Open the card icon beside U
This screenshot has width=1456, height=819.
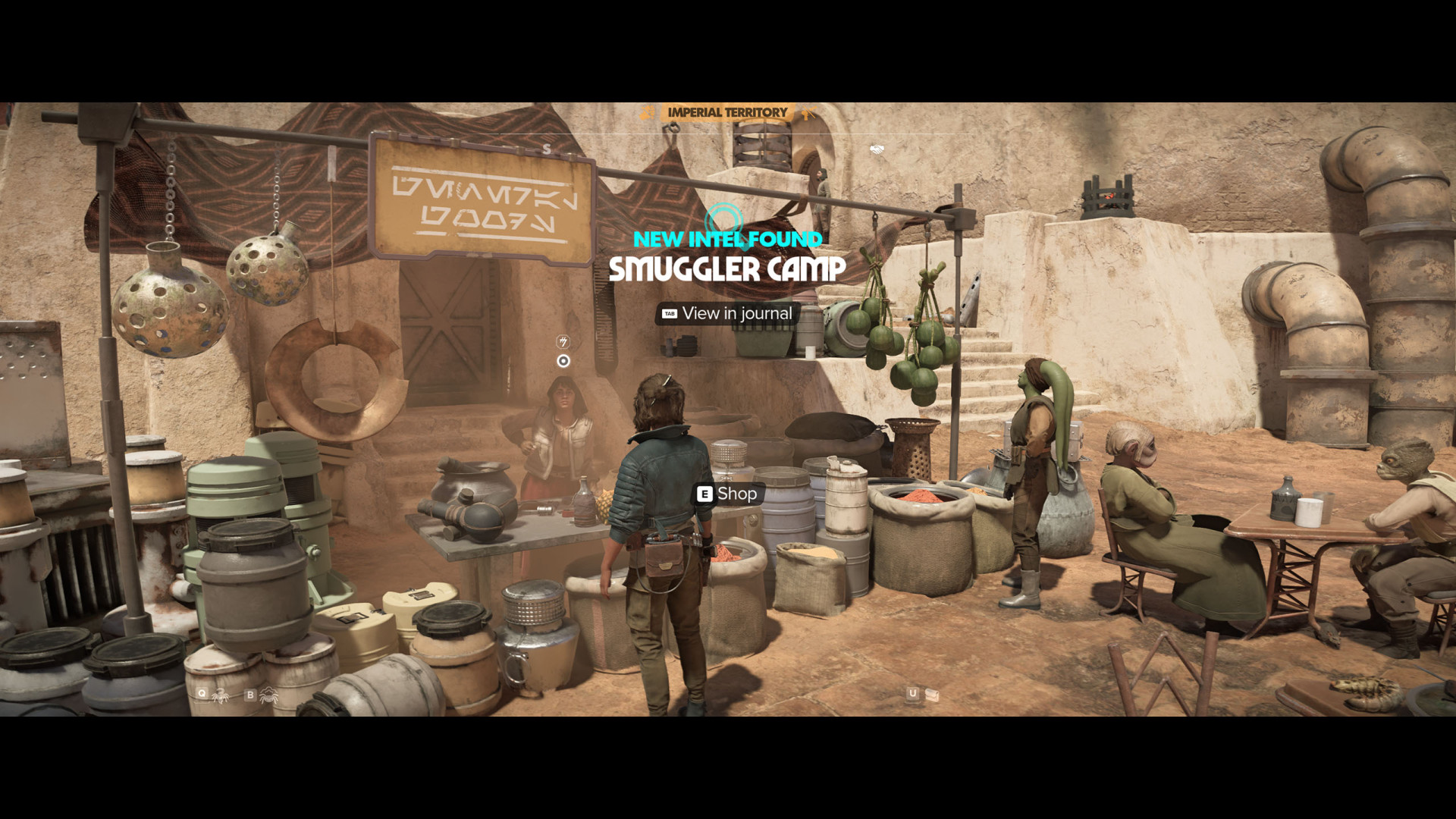[x=932, y=694]
